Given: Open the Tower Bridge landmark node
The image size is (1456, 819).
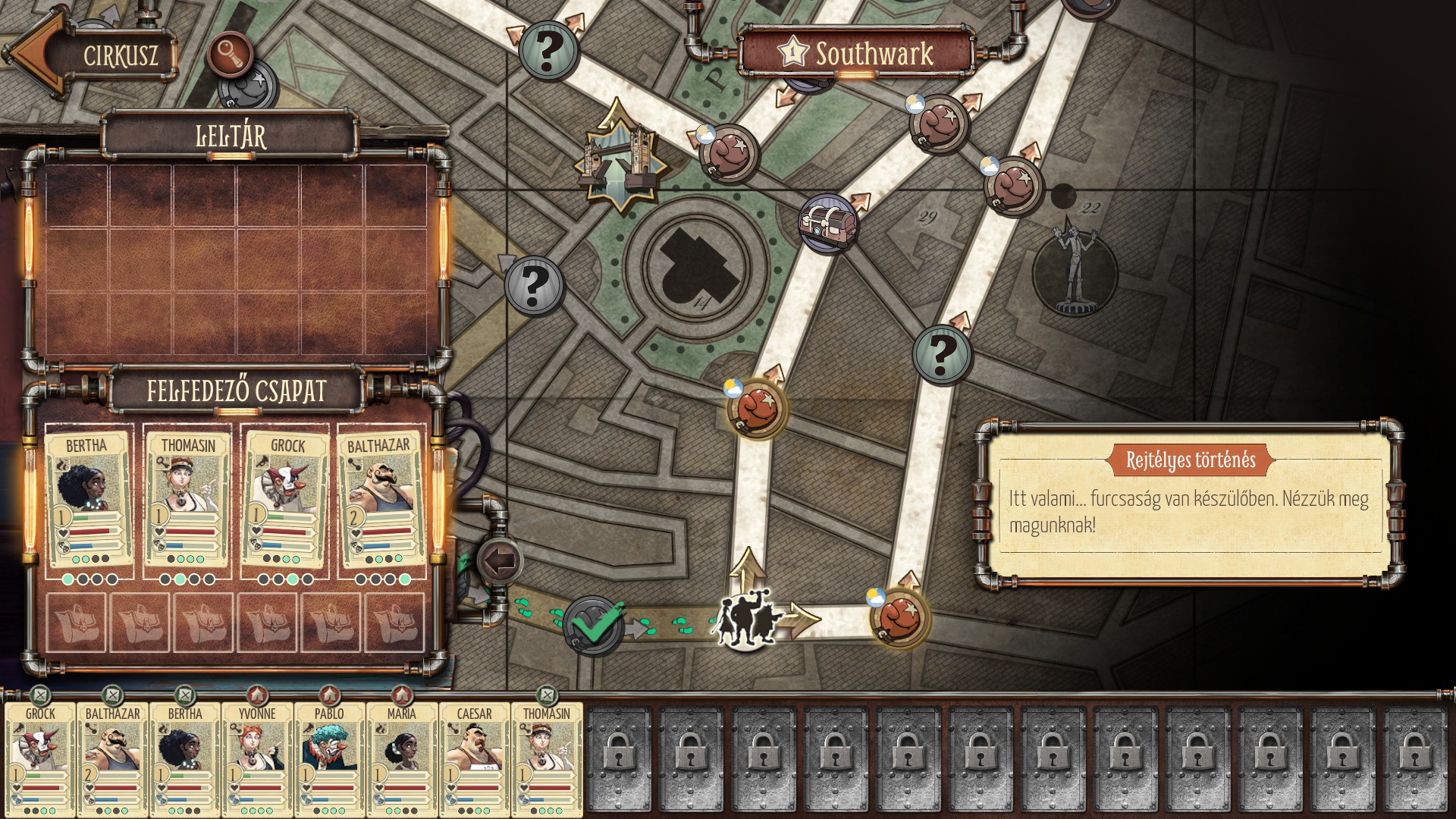Looking at the screenshot, I should pyautogui.click(x=620, y=158).
